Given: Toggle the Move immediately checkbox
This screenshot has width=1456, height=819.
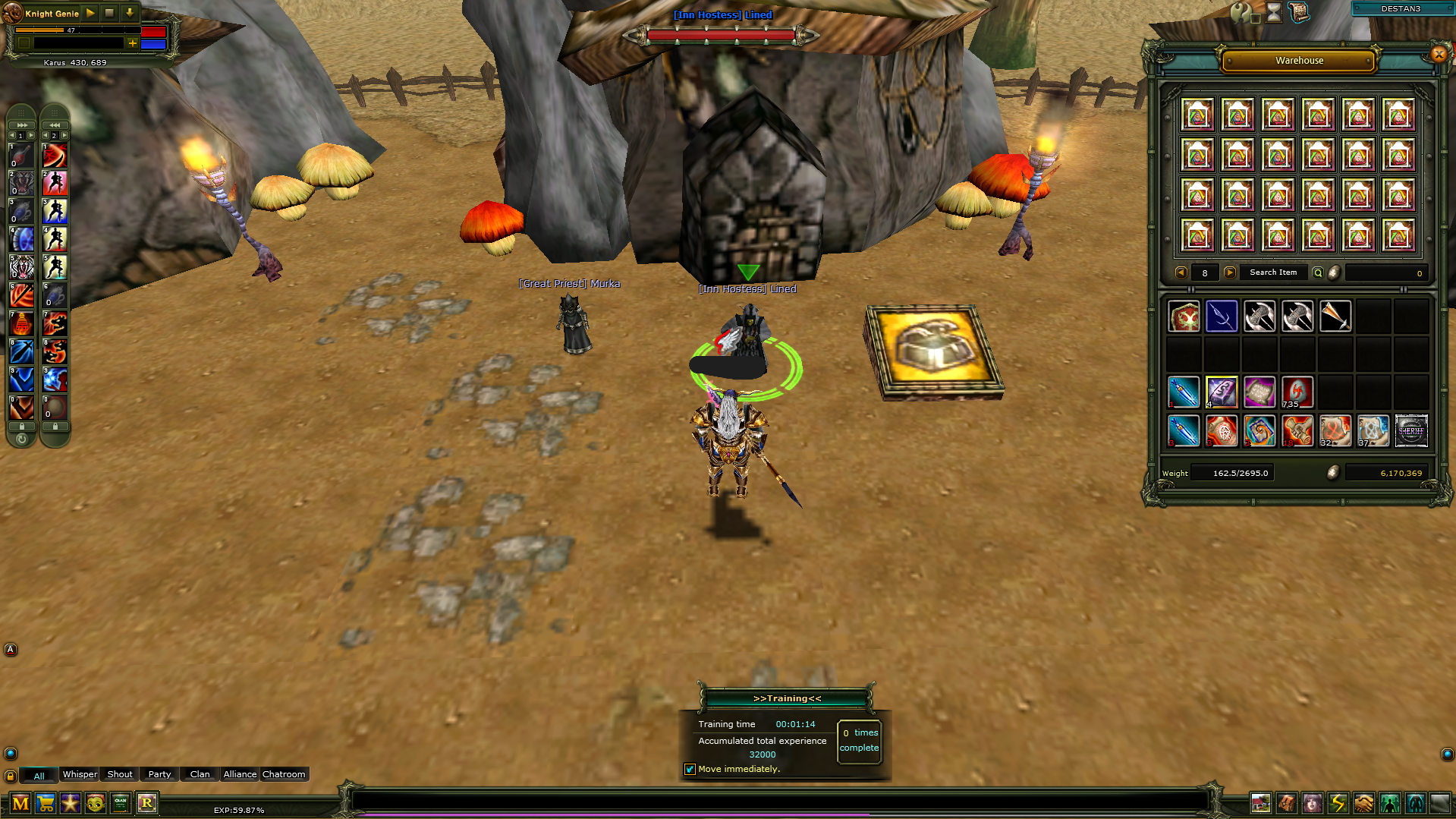Looking at the screenshot, I should [x=690, y=769].
